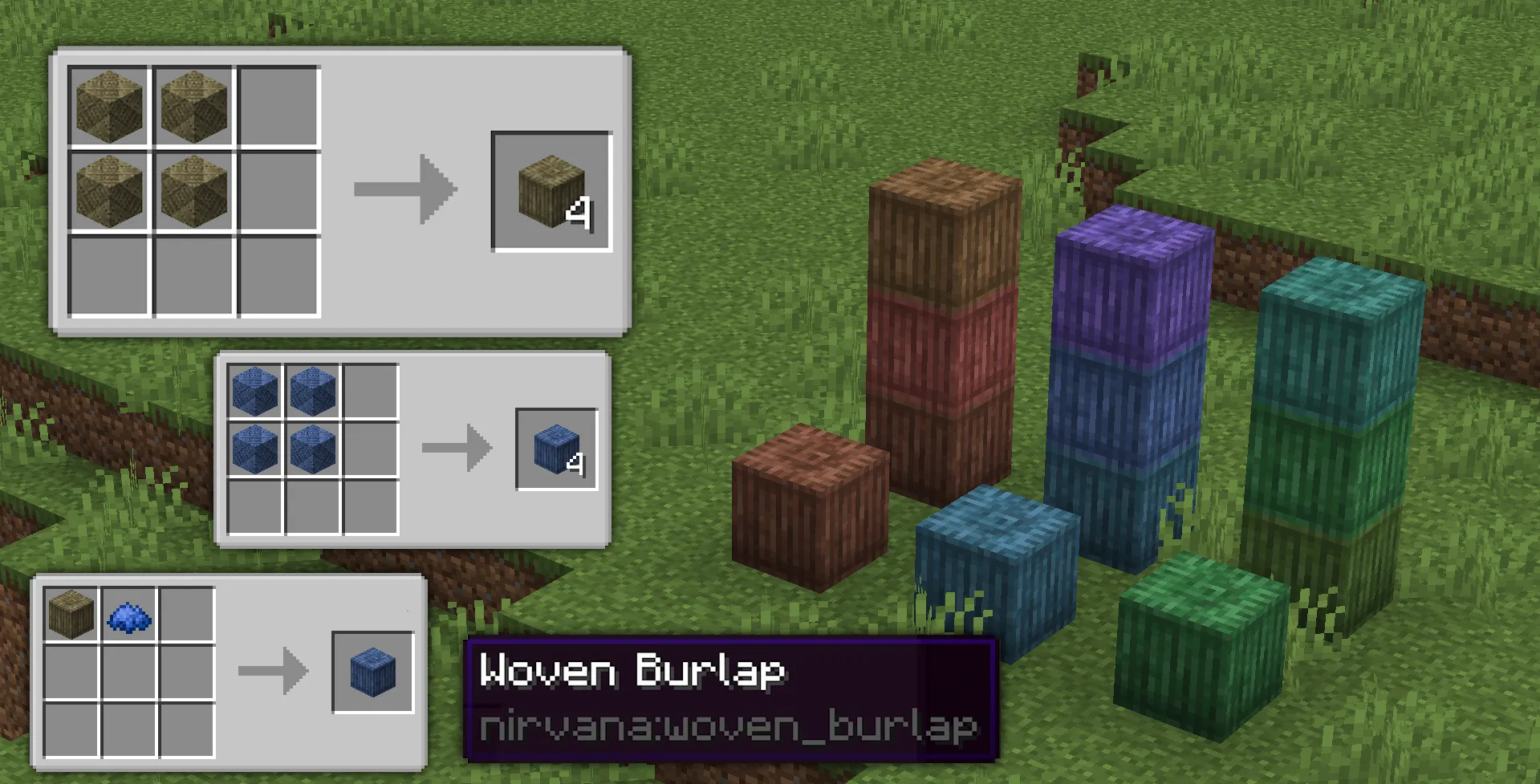Click the teal burlap pillar on the right
The width and height of the screenshot is (1540, 784).
pyautogui.click(x=1332, y=337)
